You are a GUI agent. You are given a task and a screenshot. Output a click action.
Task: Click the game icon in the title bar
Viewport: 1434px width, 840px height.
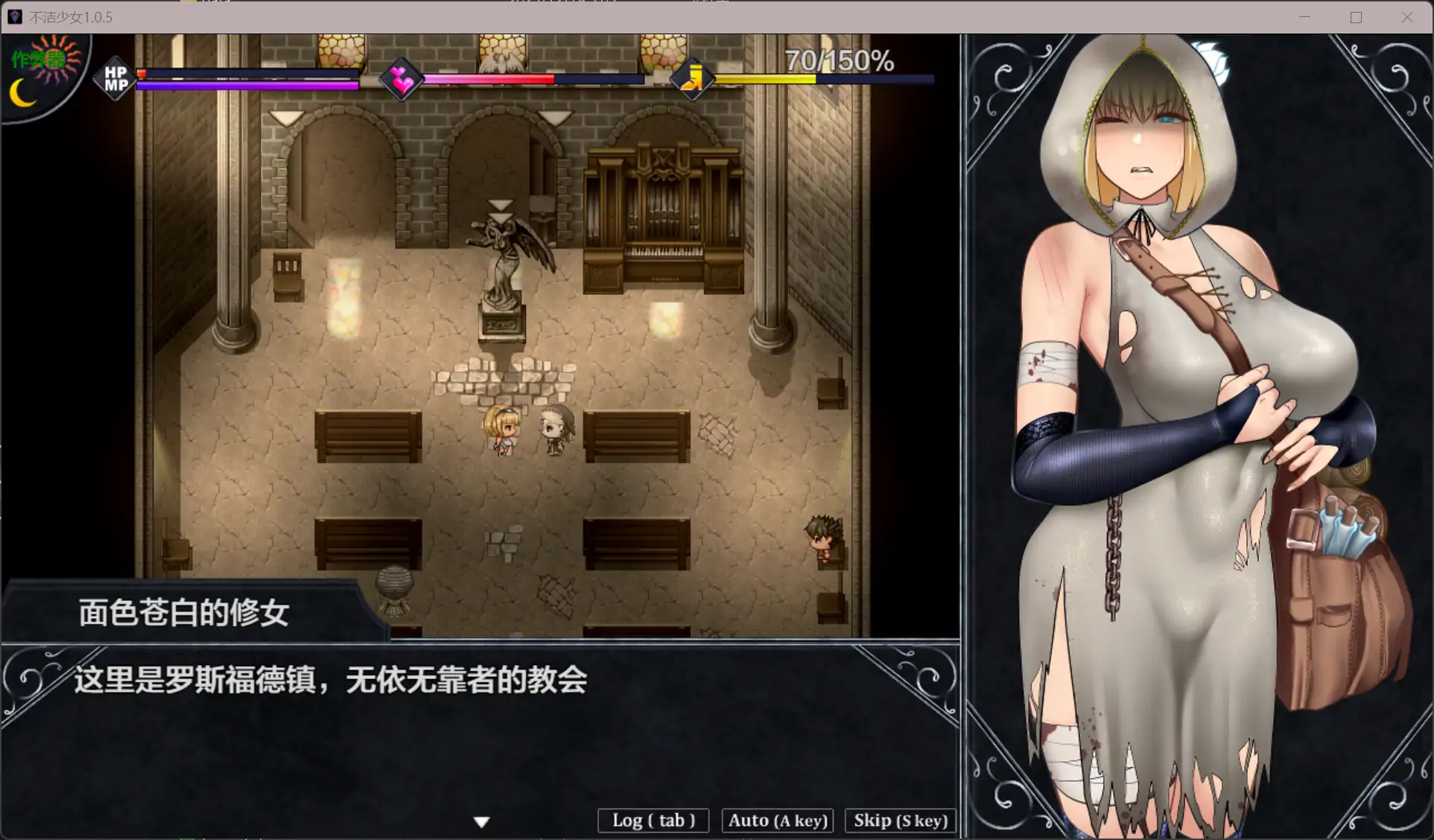coord(15,16)
